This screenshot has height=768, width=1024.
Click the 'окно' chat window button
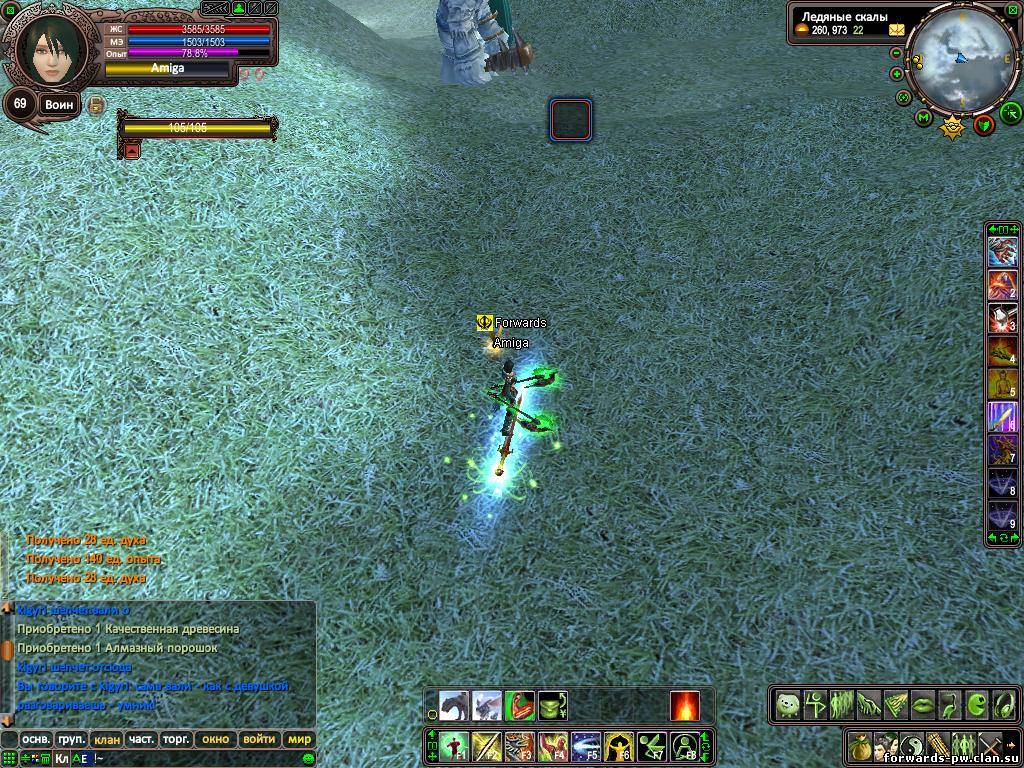[215, 739]
